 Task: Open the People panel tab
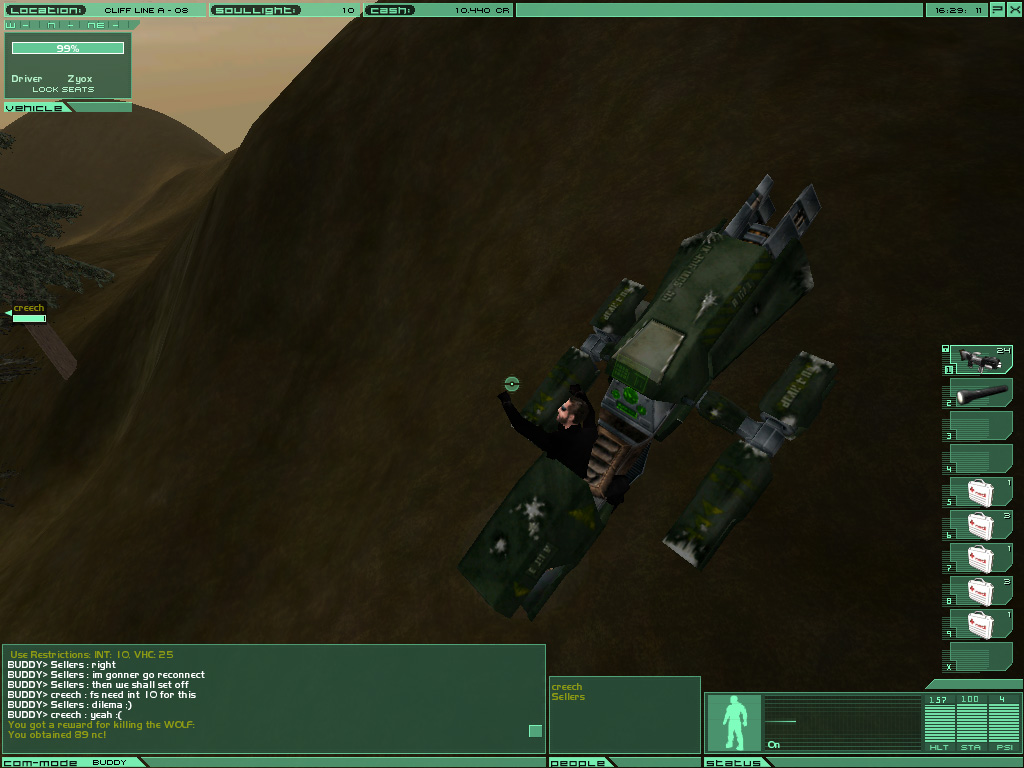(578, 762)
